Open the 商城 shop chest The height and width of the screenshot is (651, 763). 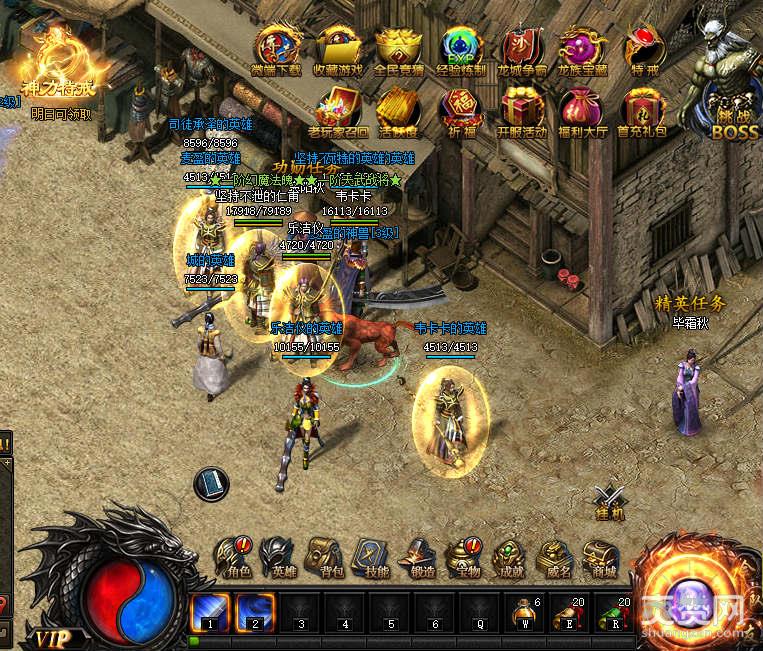[x=602, y=556]
